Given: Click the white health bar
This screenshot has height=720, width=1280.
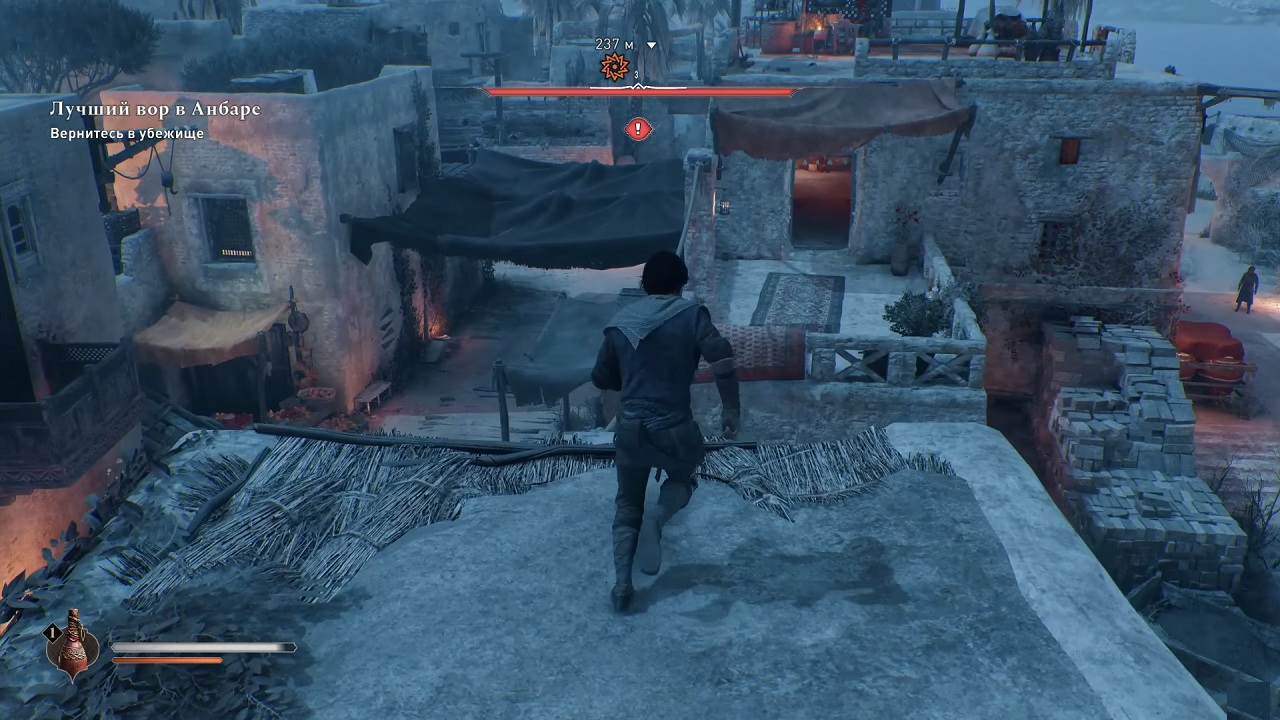Looking at the screenshot, I should click(x=200, y=647).
